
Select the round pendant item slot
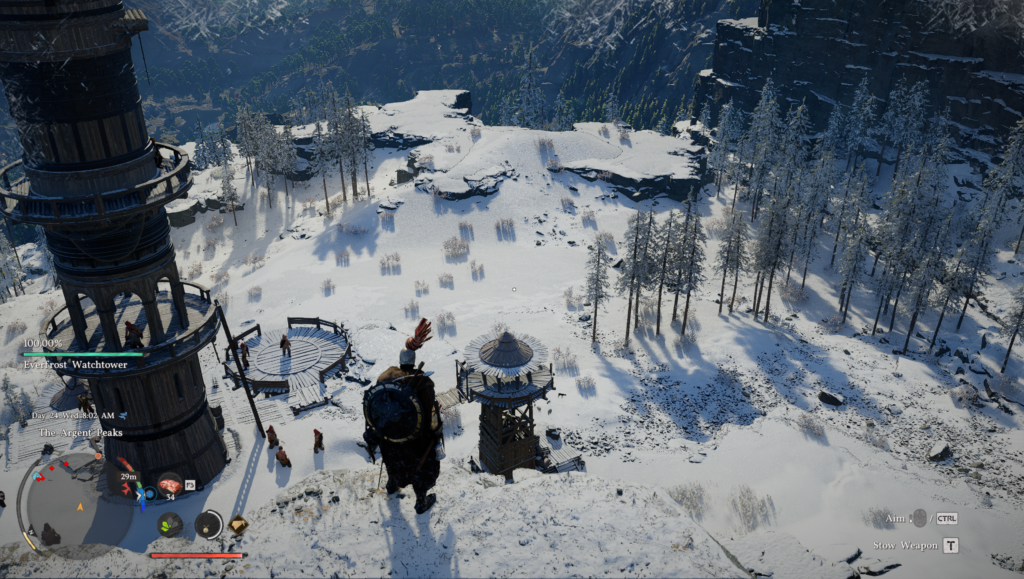coord(208,523)
